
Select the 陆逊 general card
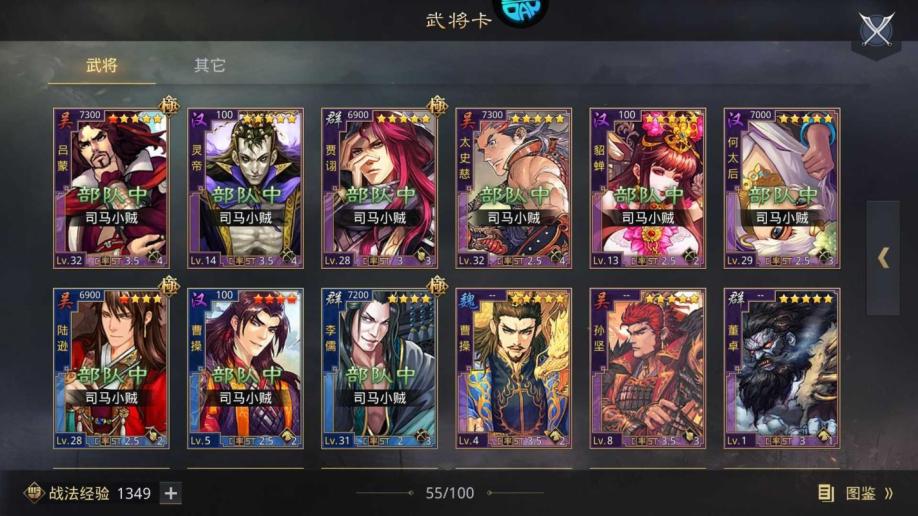click(x=111, y=368)
